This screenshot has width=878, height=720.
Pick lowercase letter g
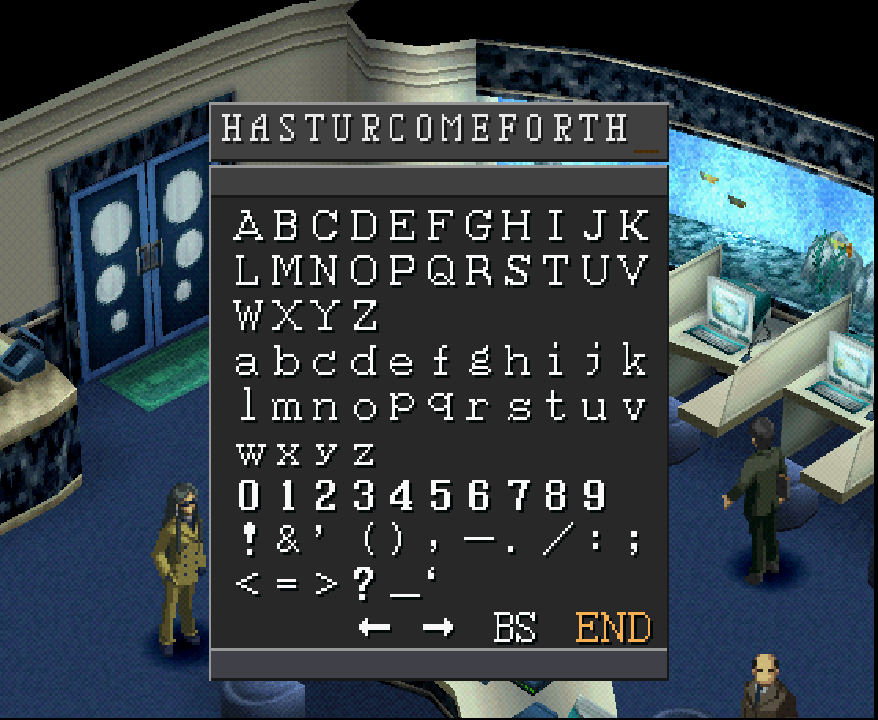pos(479,361)
